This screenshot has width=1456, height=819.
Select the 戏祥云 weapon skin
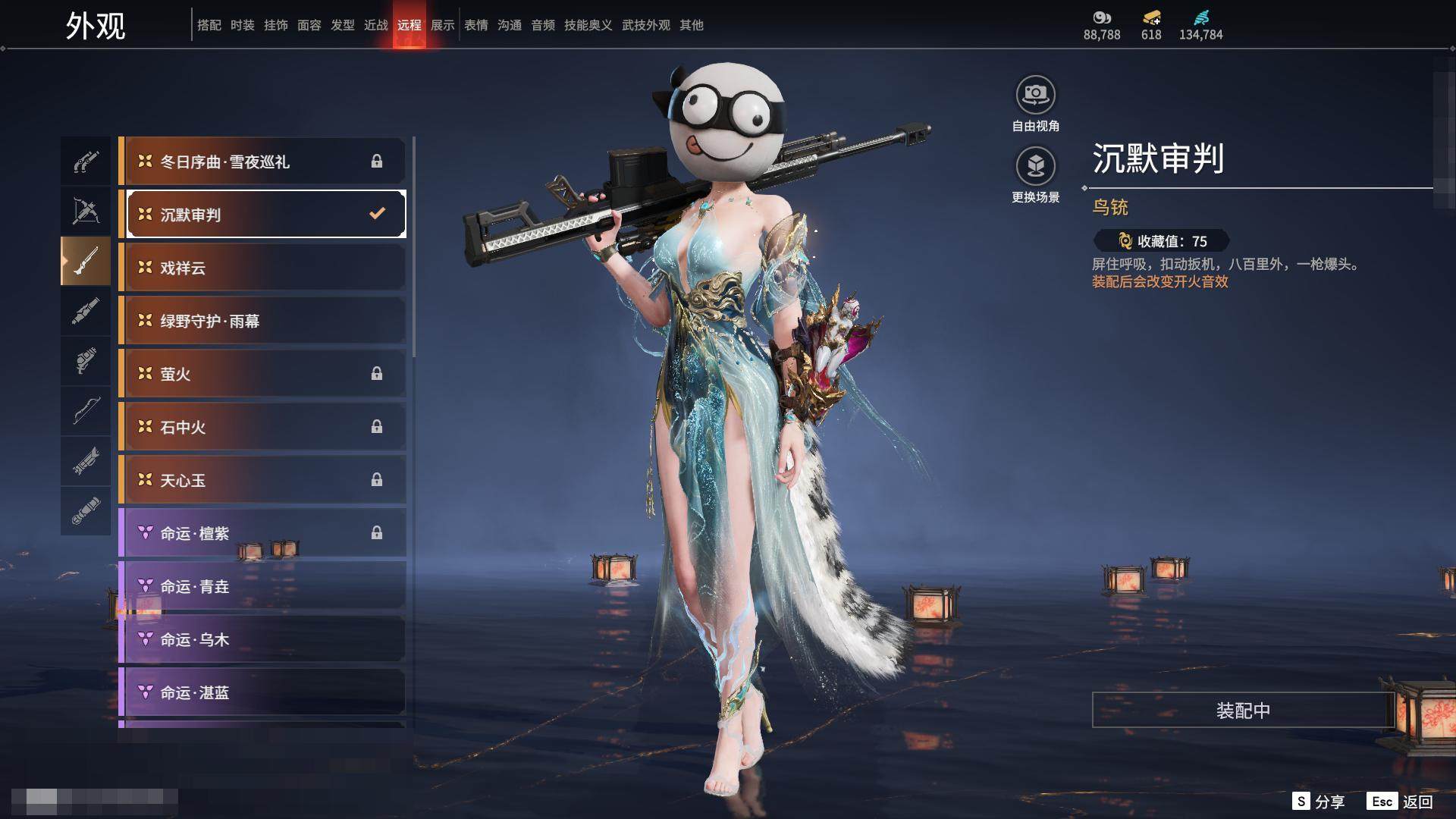(x=262, y=268)
